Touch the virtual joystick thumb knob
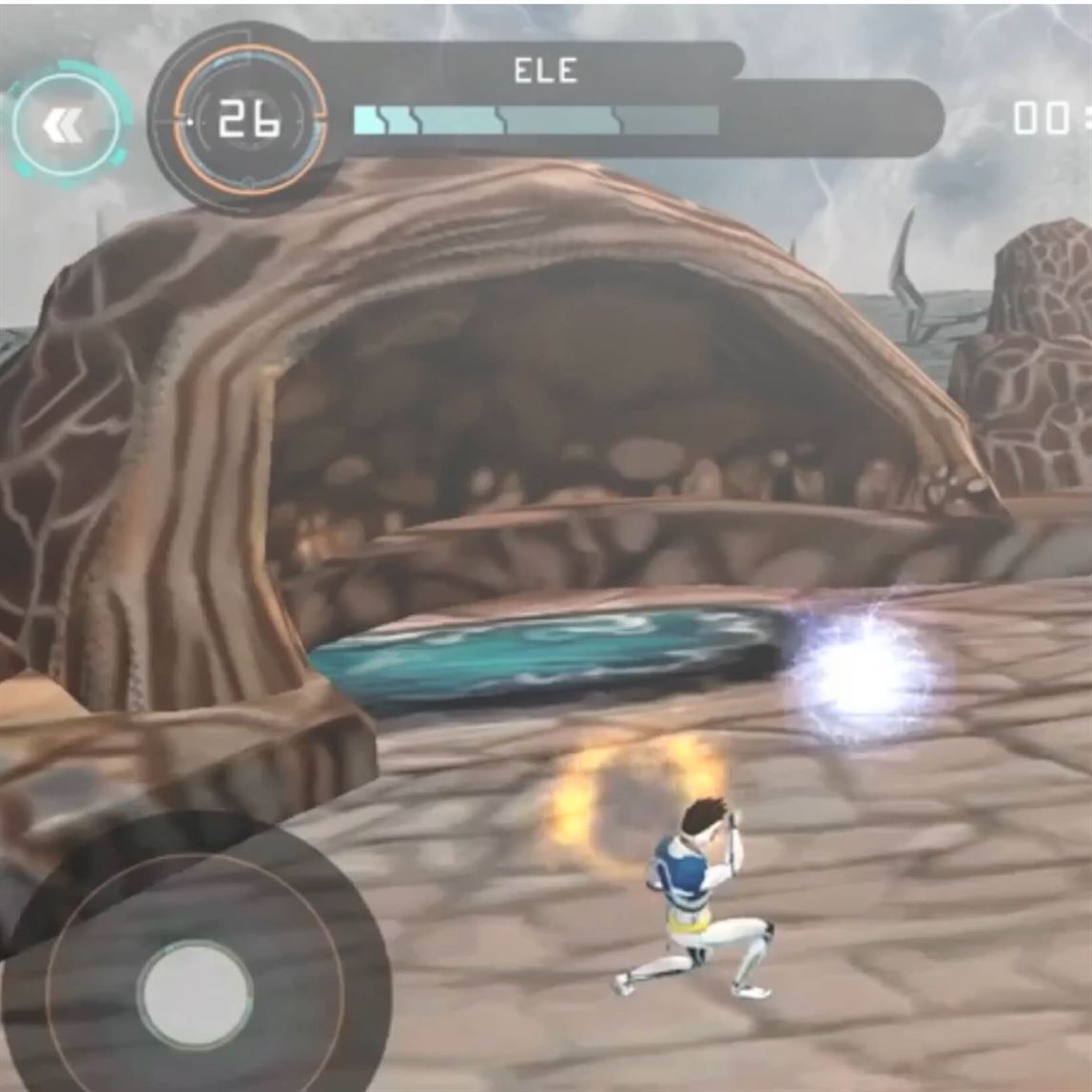 tap(196, 993)
